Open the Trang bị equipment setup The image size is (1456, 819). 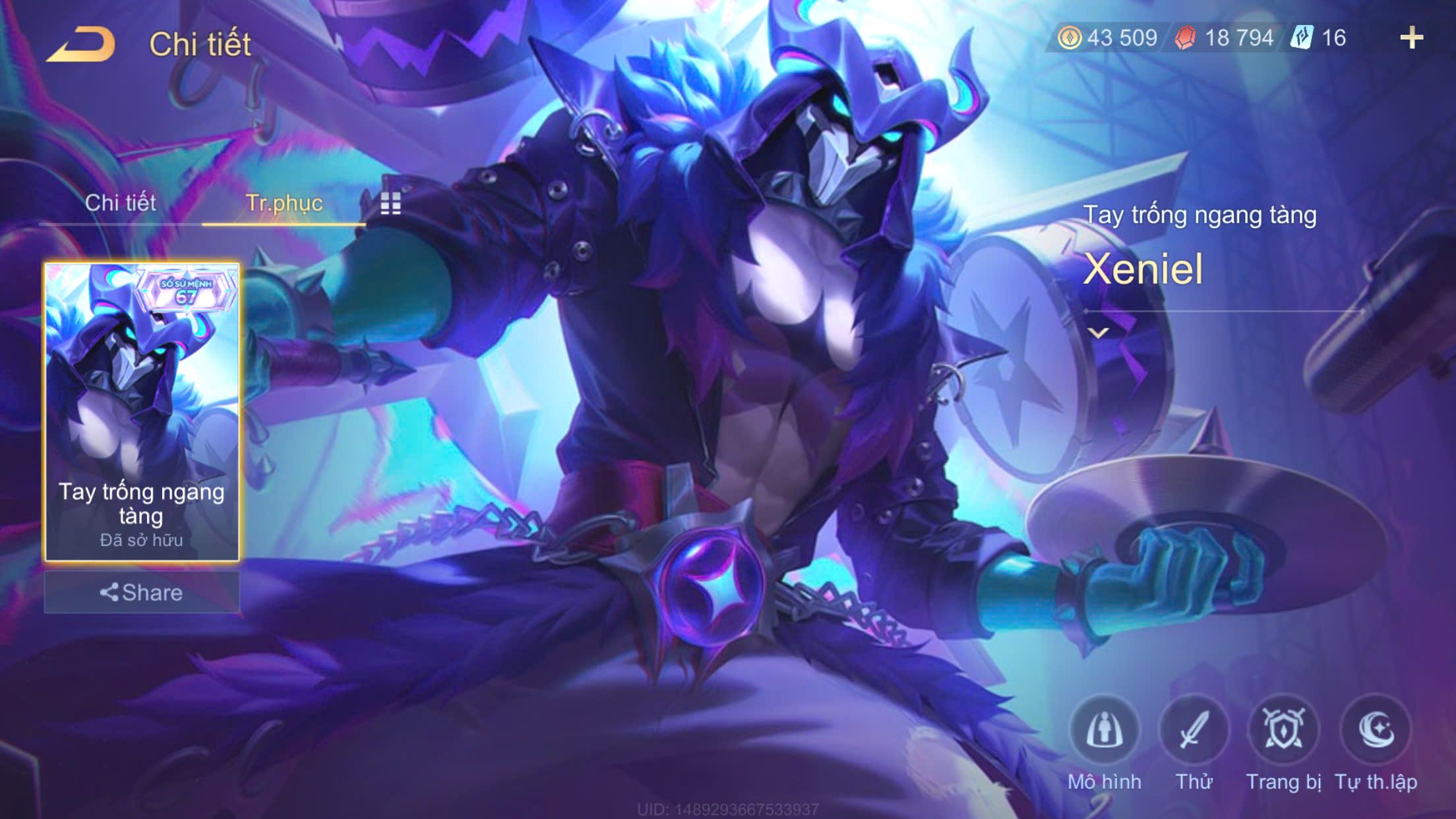coord(1283,730)
